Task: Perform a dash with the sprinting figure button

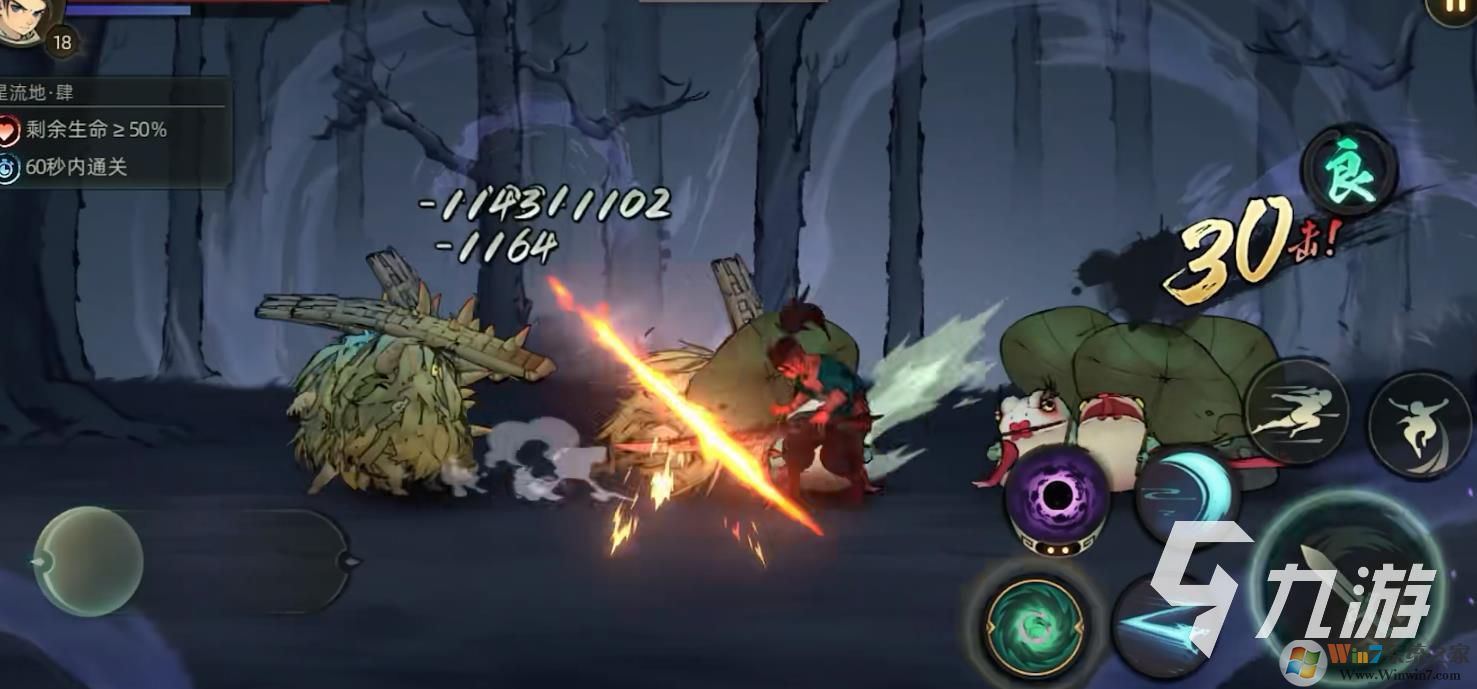Action: (x=1296, y=413)
